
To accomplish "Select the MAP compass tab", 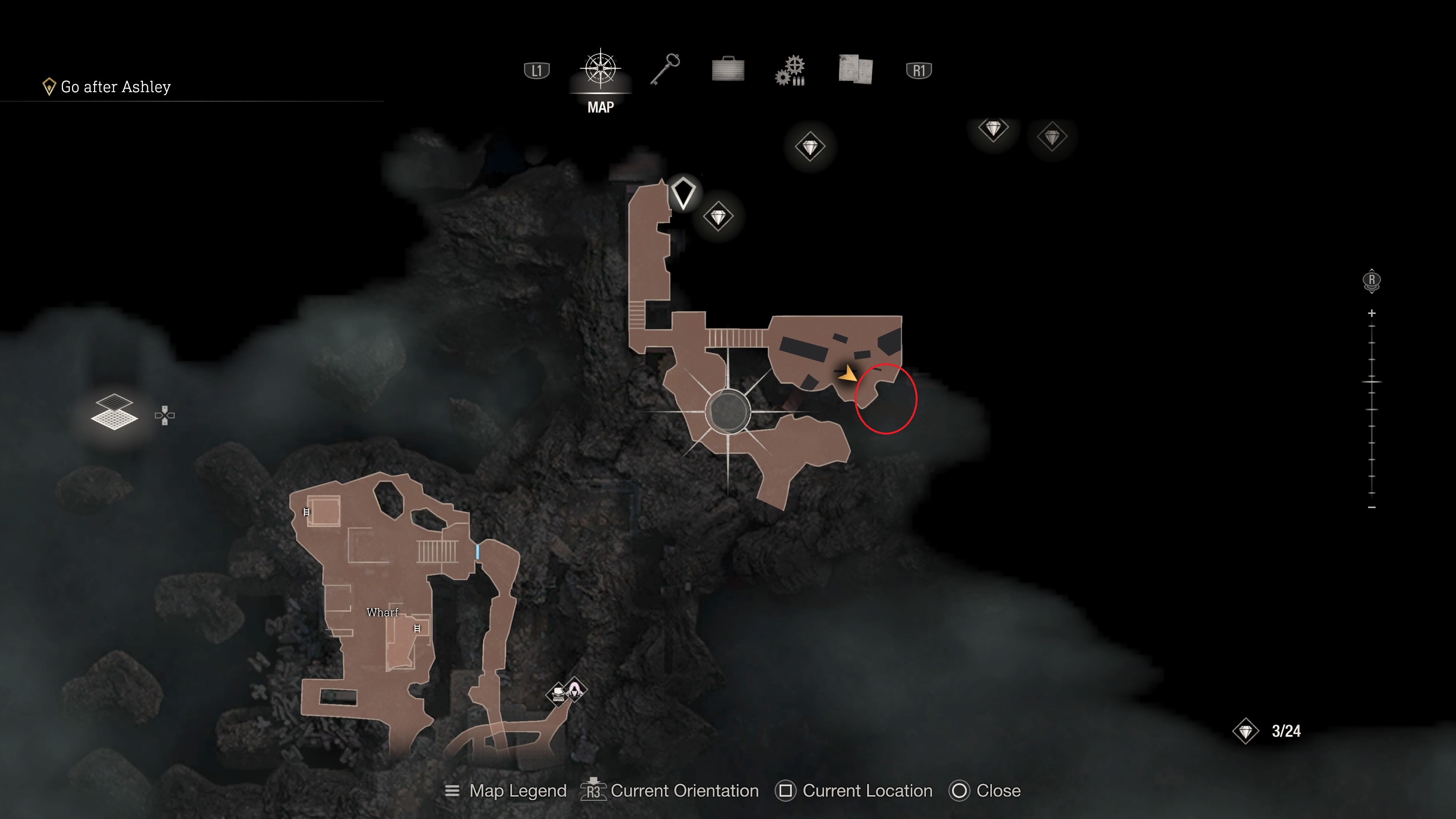I will [600, 69].
